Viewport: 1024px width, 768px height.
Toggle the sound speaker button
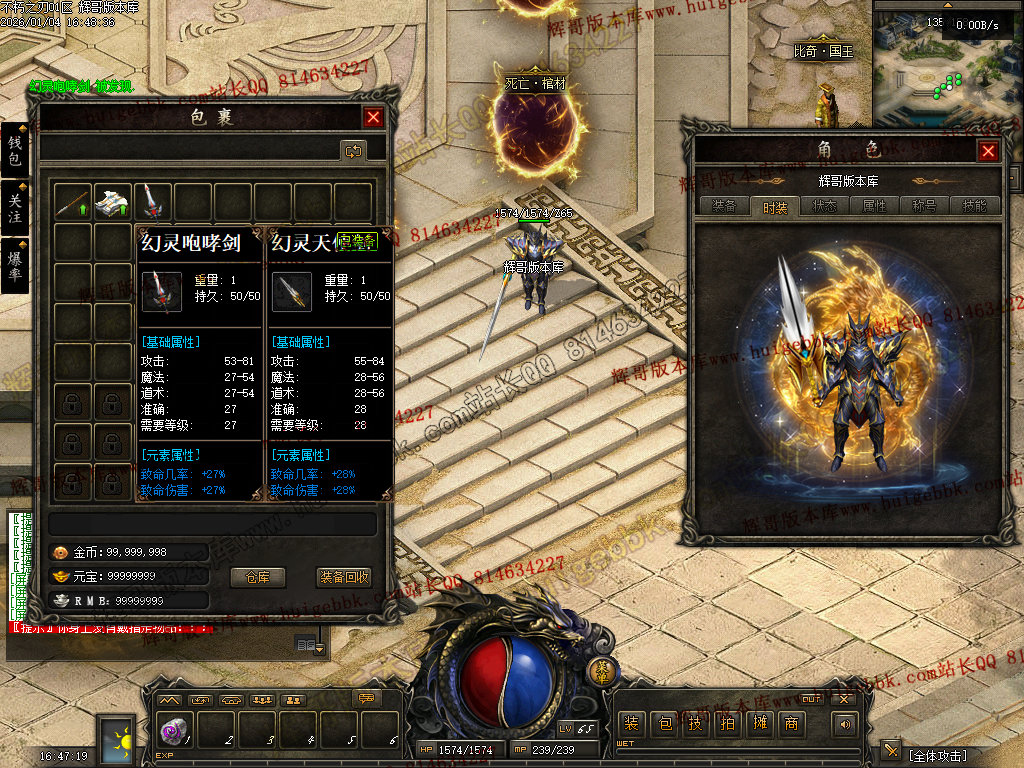[846, 724]
